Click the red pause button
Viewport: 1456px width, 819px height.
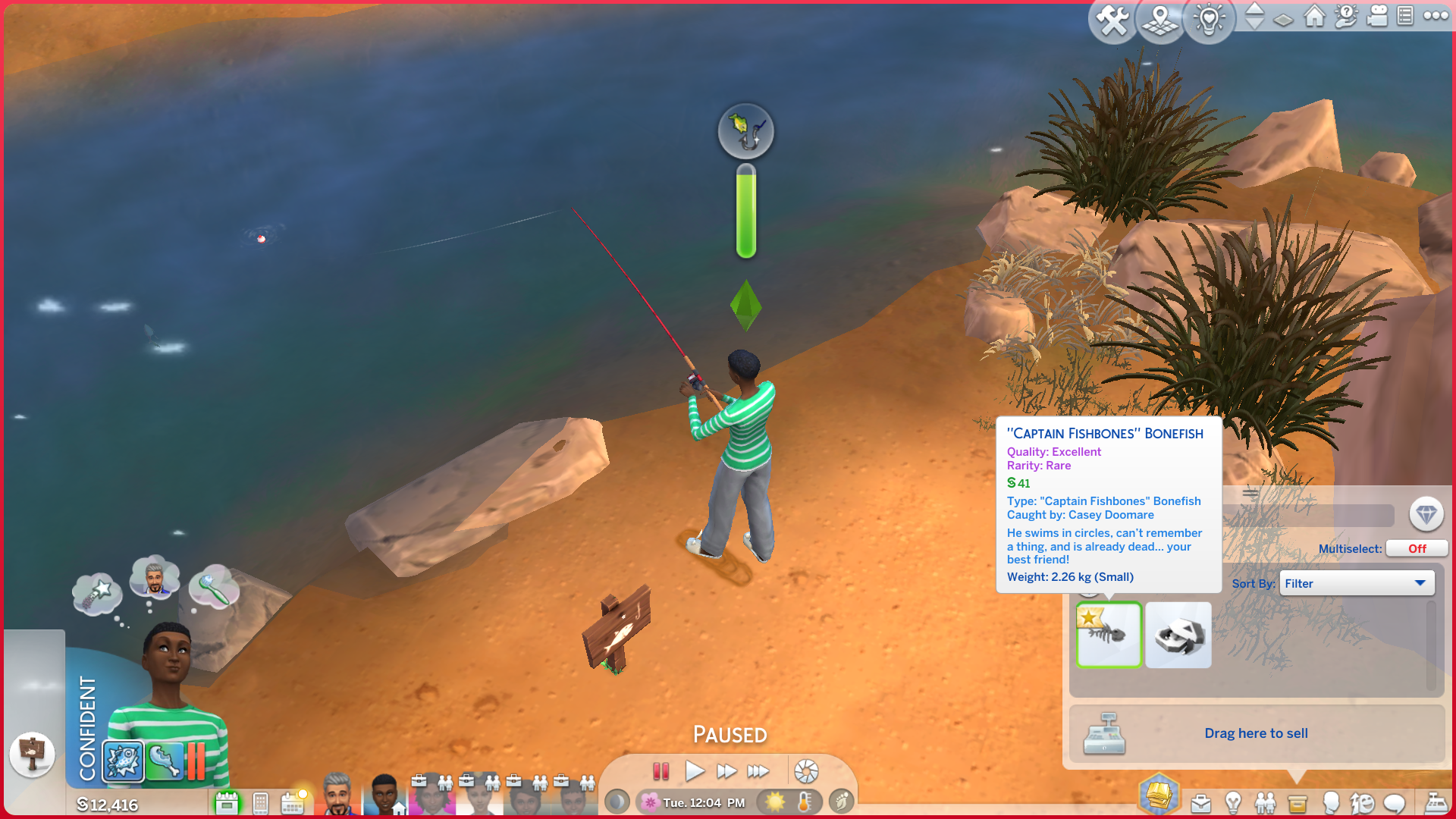661,772
